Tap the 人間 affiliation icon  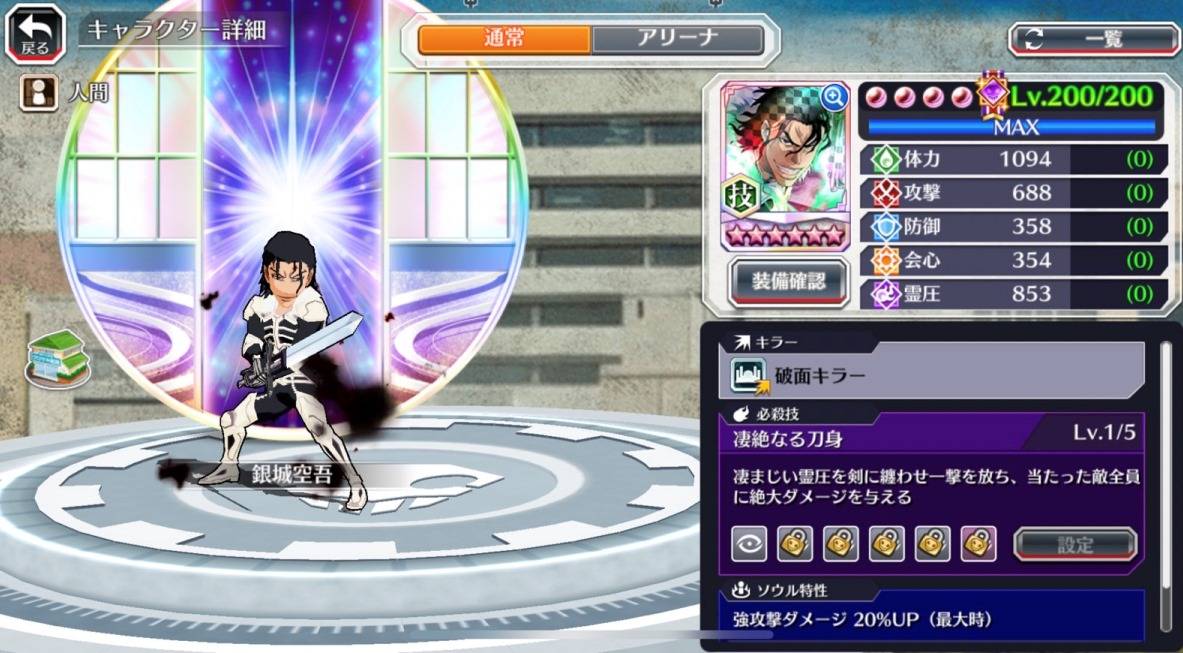coord(37,93)
